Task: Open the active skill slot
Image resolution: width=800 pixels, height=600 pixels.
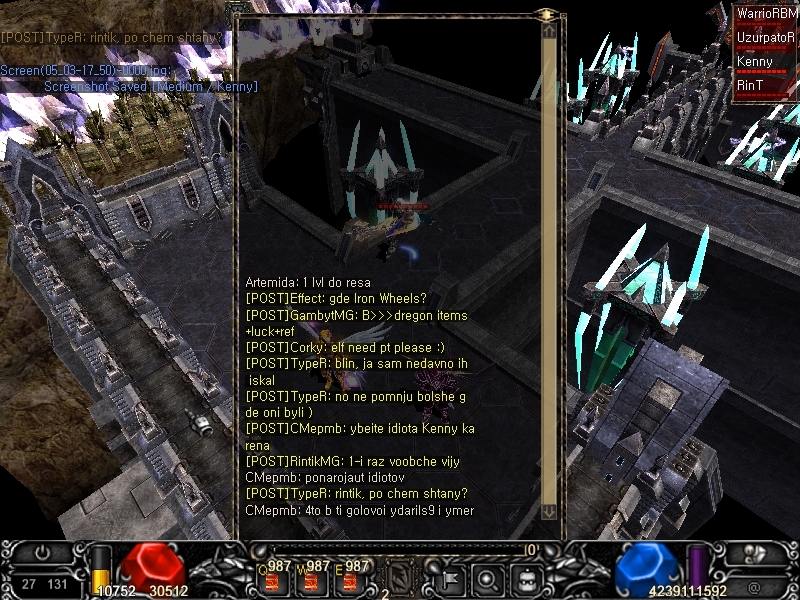Action: 398,577
